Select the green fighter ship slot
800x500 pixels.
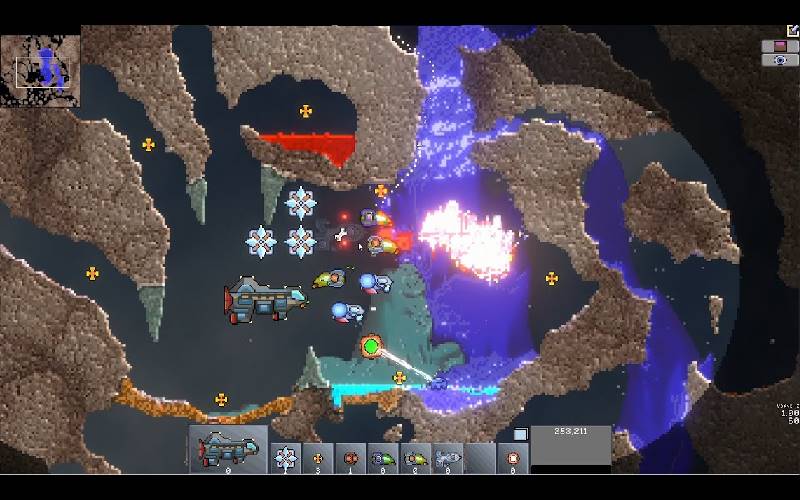pyautogui.click(x=383, y=458)
